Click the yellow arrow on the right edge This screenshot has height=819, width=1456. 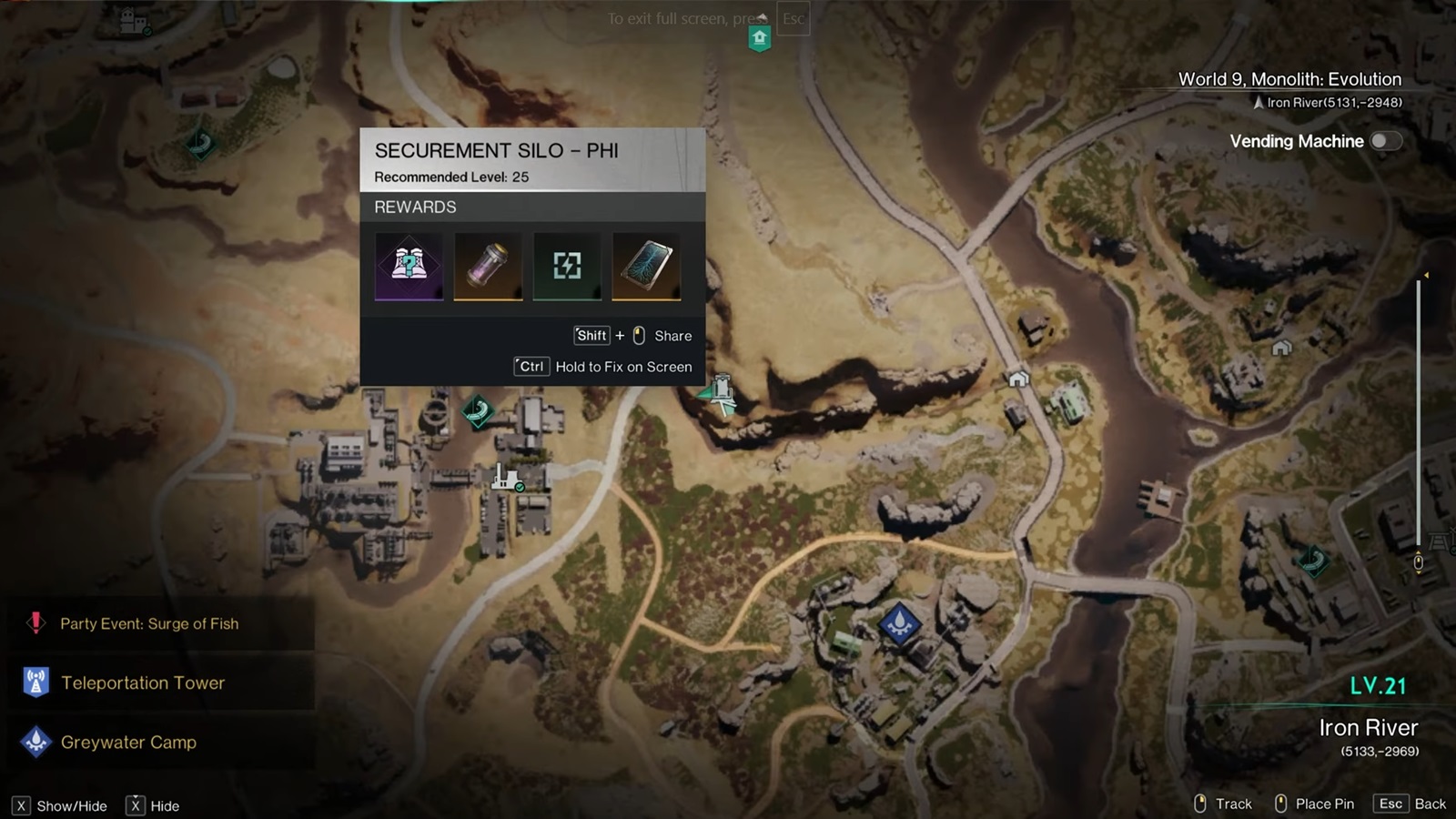coord(1427,273)
